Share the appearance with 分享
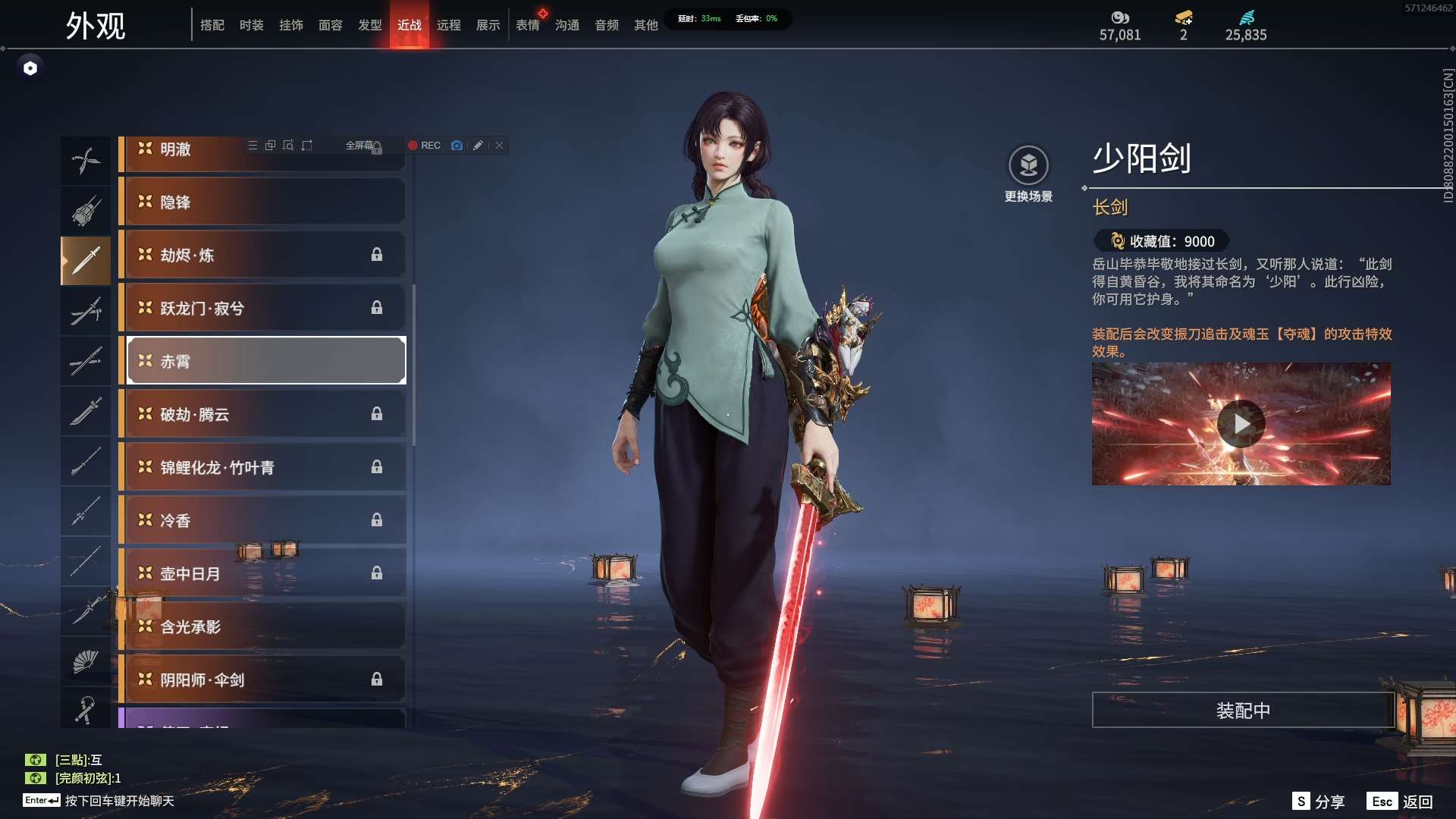 [x=1319, y=802]
